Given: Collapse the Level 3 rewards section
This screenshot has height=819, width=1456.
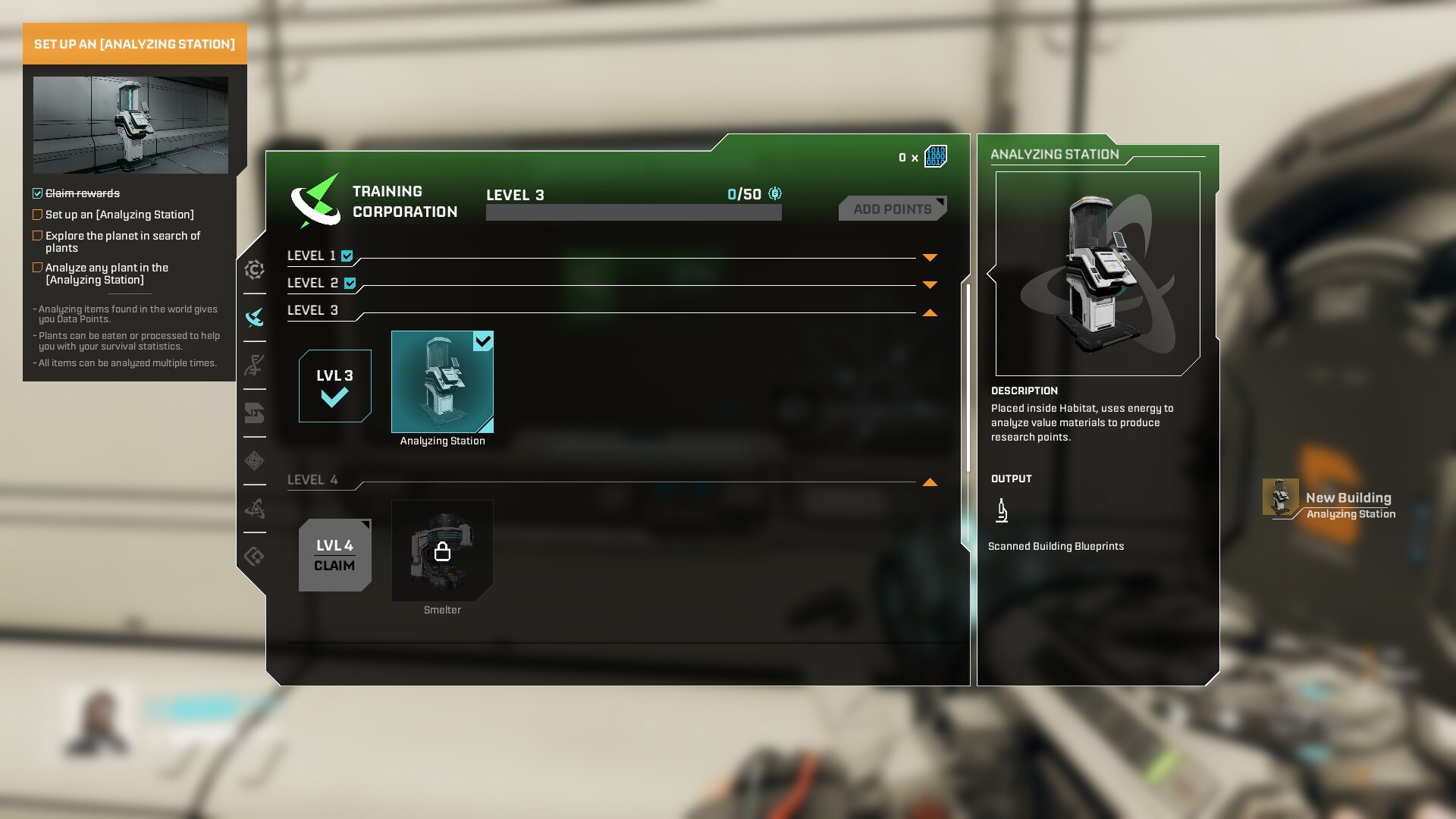Looking at the screenshot, I should click(x=930, y=312).
